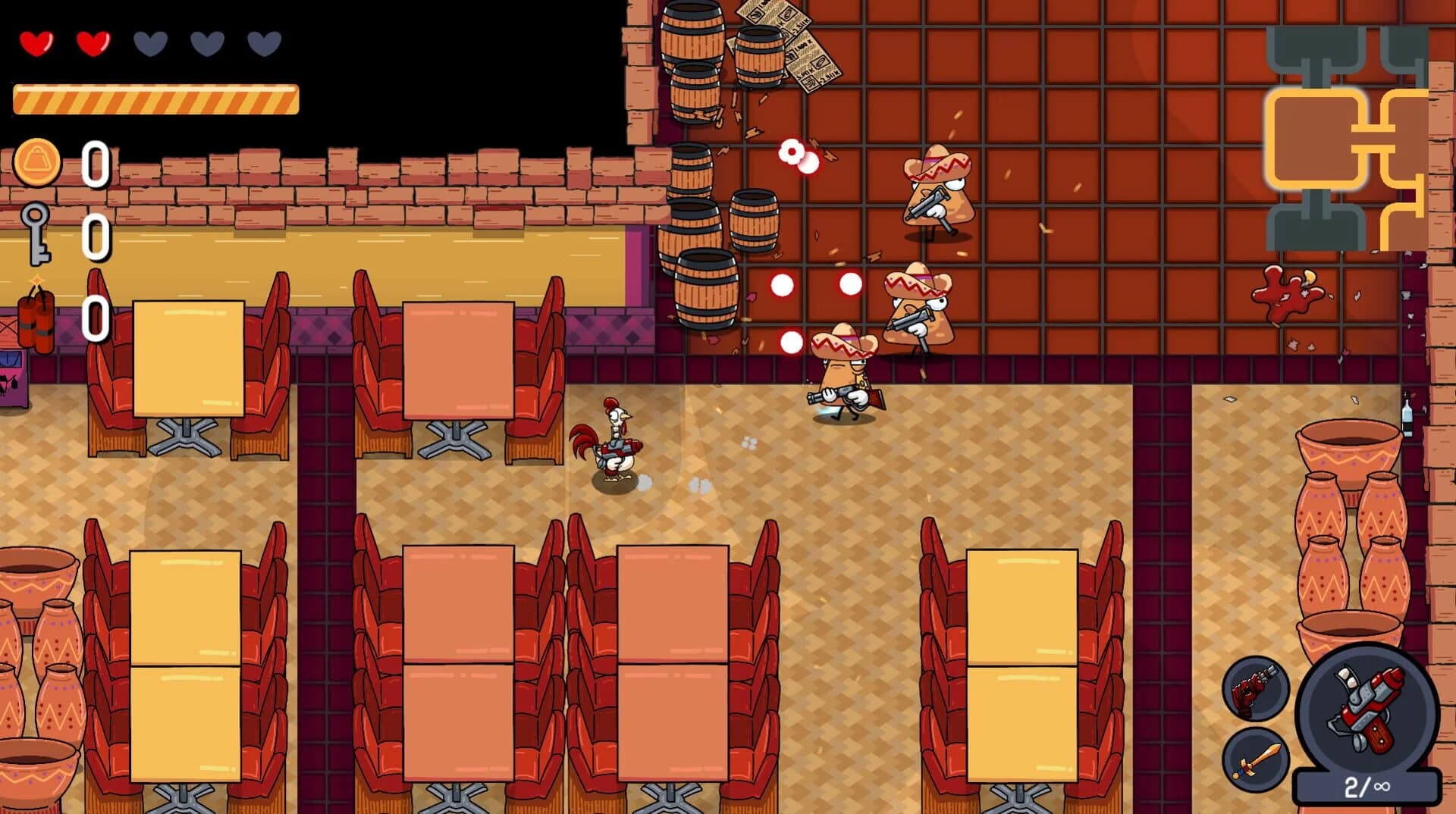Toggle the second red heart

(93, 43)
